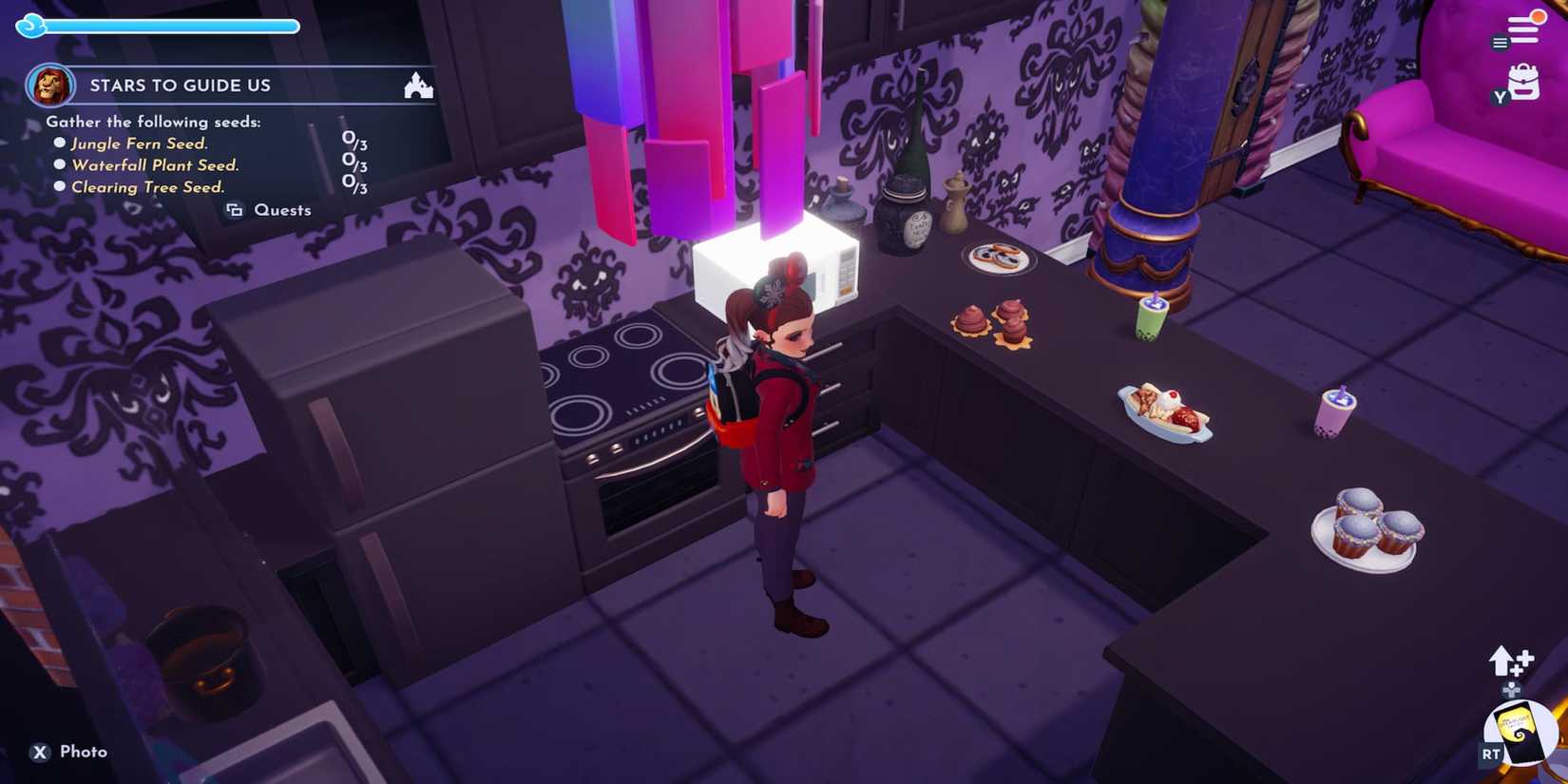This screenshot has height=784, width=1568.
Task: Open Stars To Guide Us quest details
Action: [181, 86]
